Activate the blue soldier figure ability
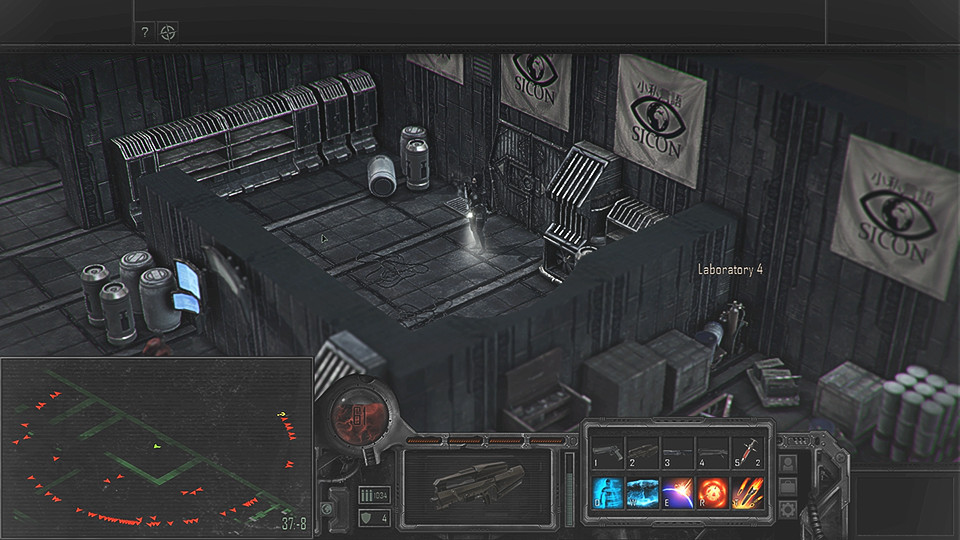The width and height of the screenshot is (960, 540). [x=606, y=494]
